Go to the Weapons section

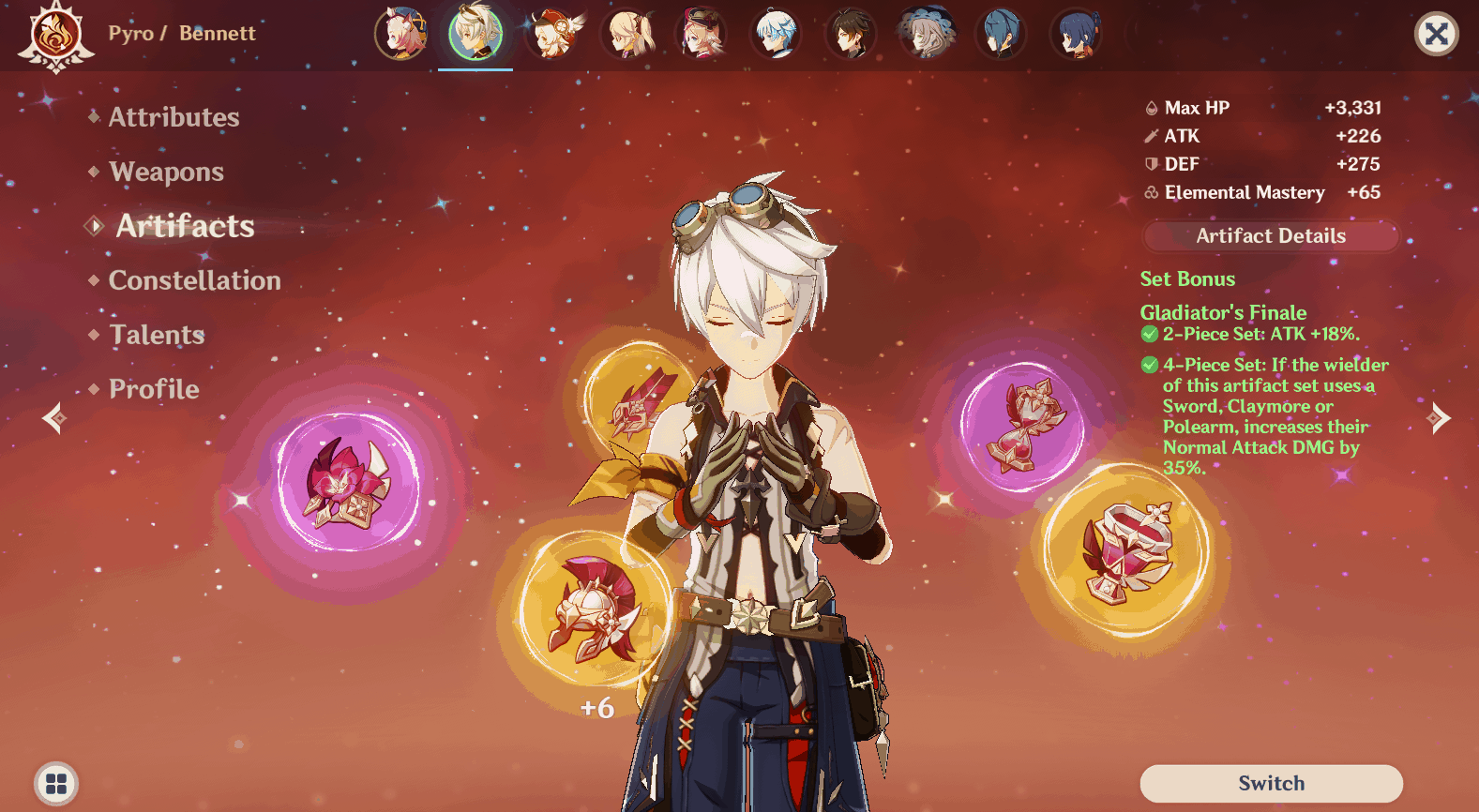(166, 172)
